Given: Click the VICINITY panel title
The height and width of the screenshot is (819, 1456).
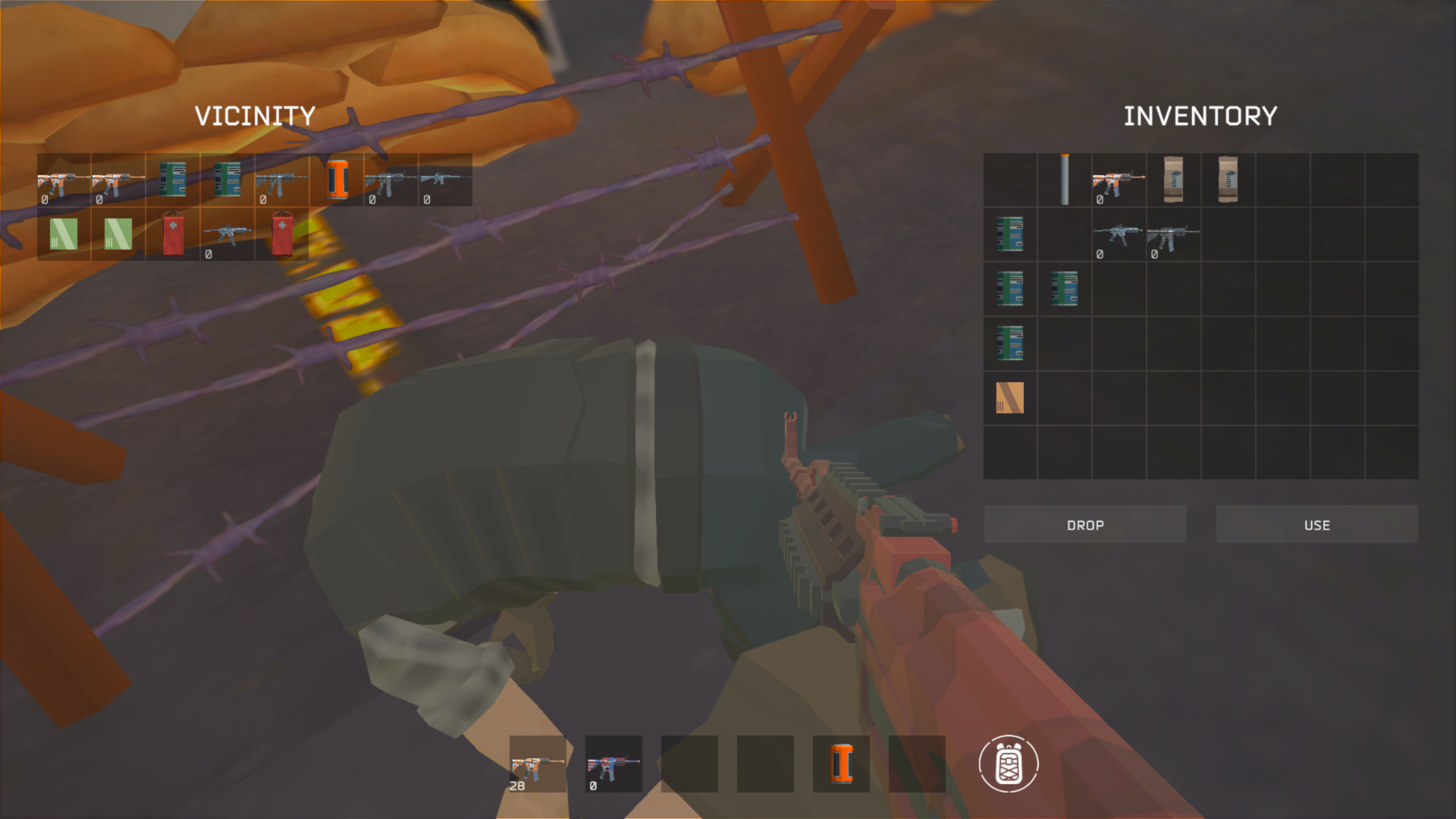Looking at the screenshot, I should 256,115.
